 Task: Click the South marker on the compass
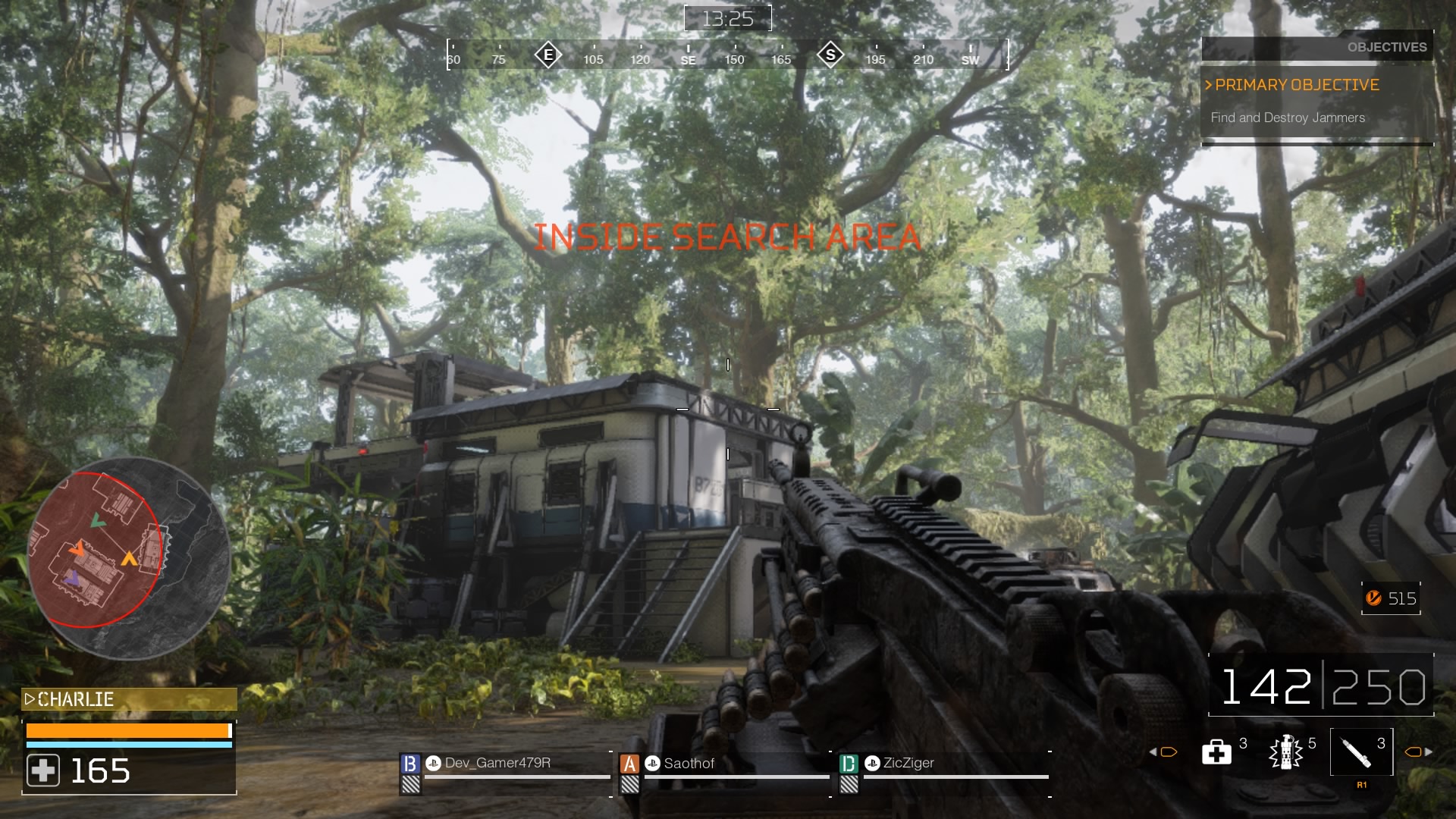(x=830, y=55)
